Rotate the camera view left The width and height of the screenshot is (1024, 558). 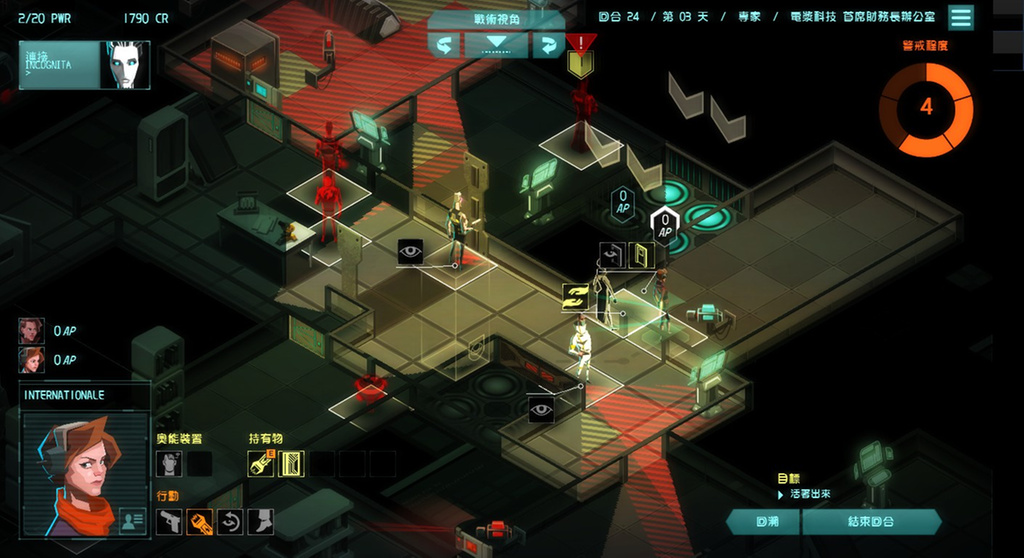[445, 45]
